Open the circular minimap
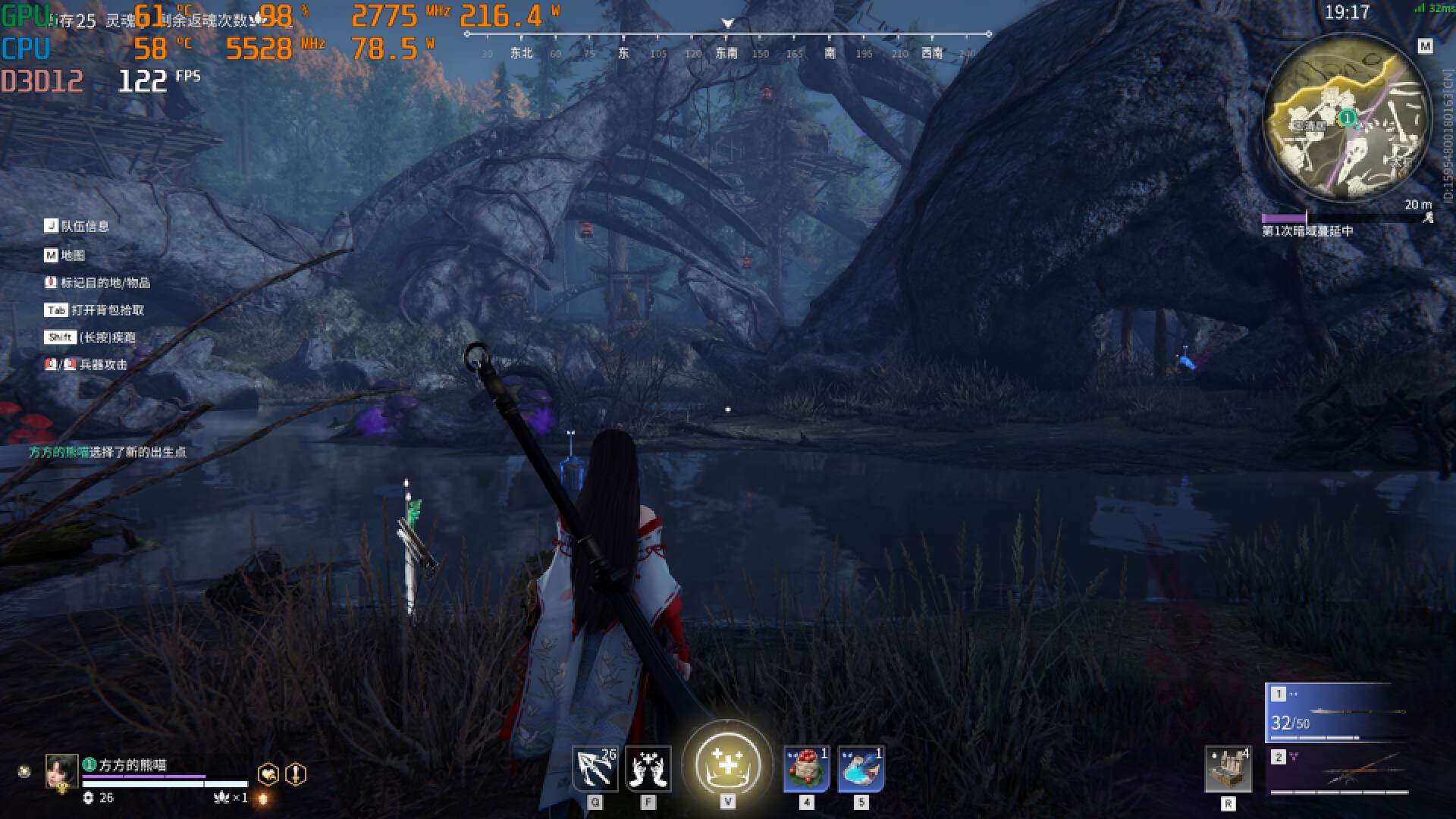1456x819 pixels. [x=1347, y=118]
